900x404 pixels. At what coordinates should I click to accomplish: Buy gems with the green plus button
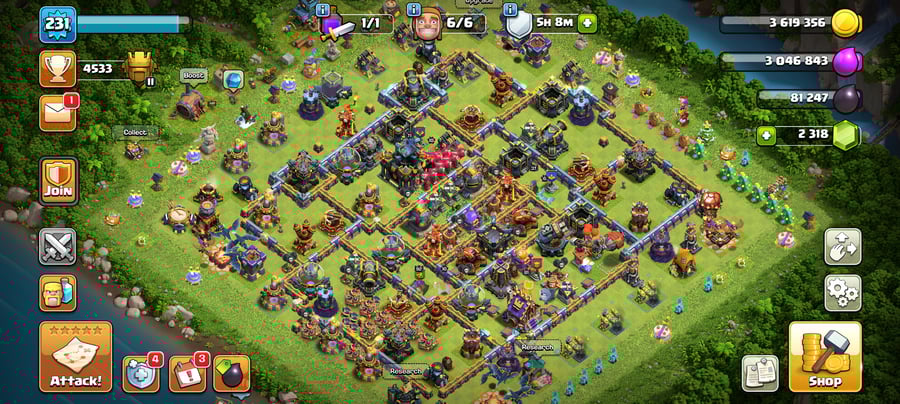click(767, 134)
